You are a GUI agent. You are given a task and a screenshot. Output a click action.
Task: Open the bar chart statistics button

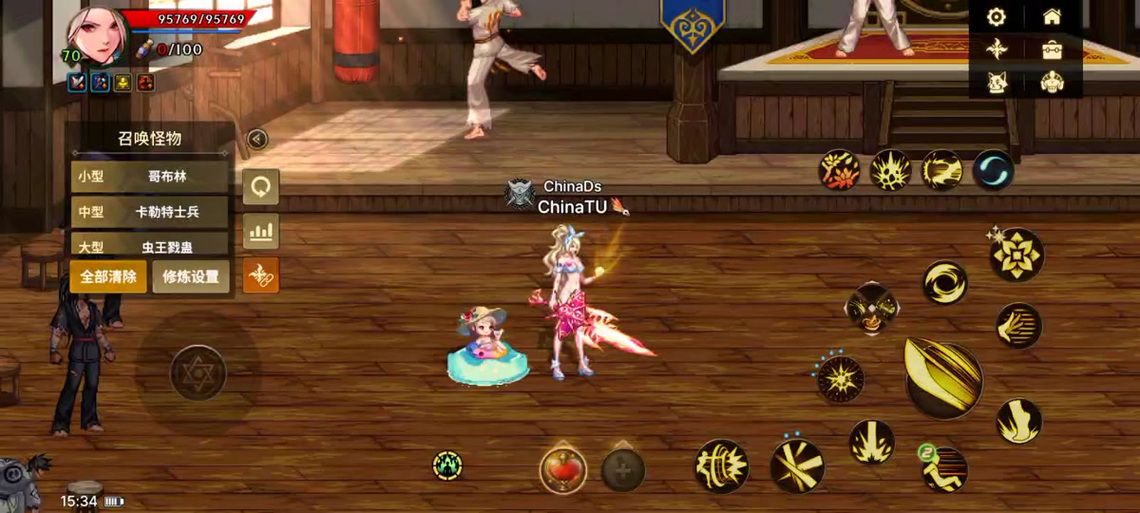click(261, 232)
